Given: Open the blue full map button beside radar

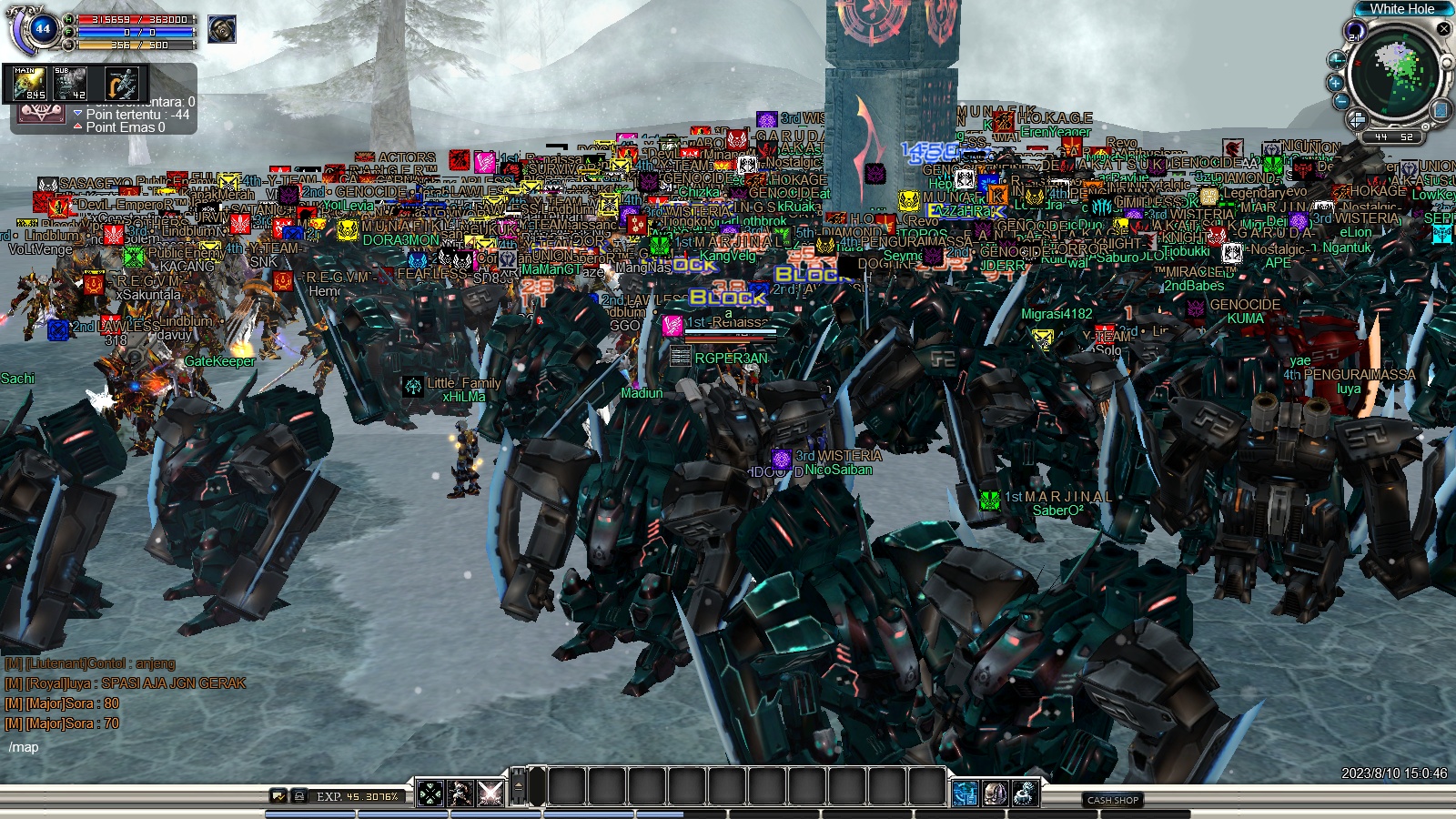Looking at the screenshot, I should click(1441, 110).
